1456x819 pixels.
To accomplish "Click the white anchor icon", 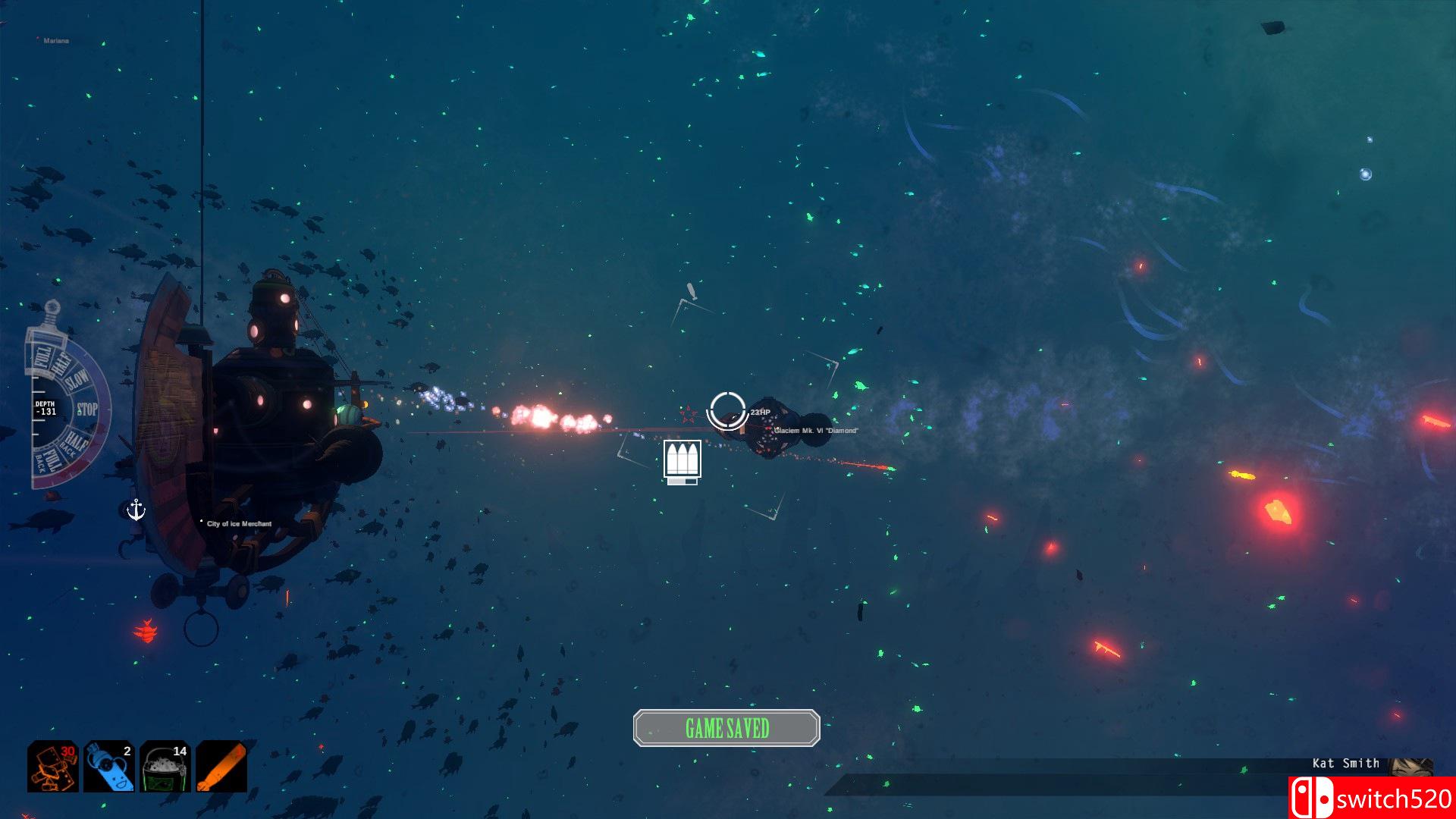I will point(136,510).
